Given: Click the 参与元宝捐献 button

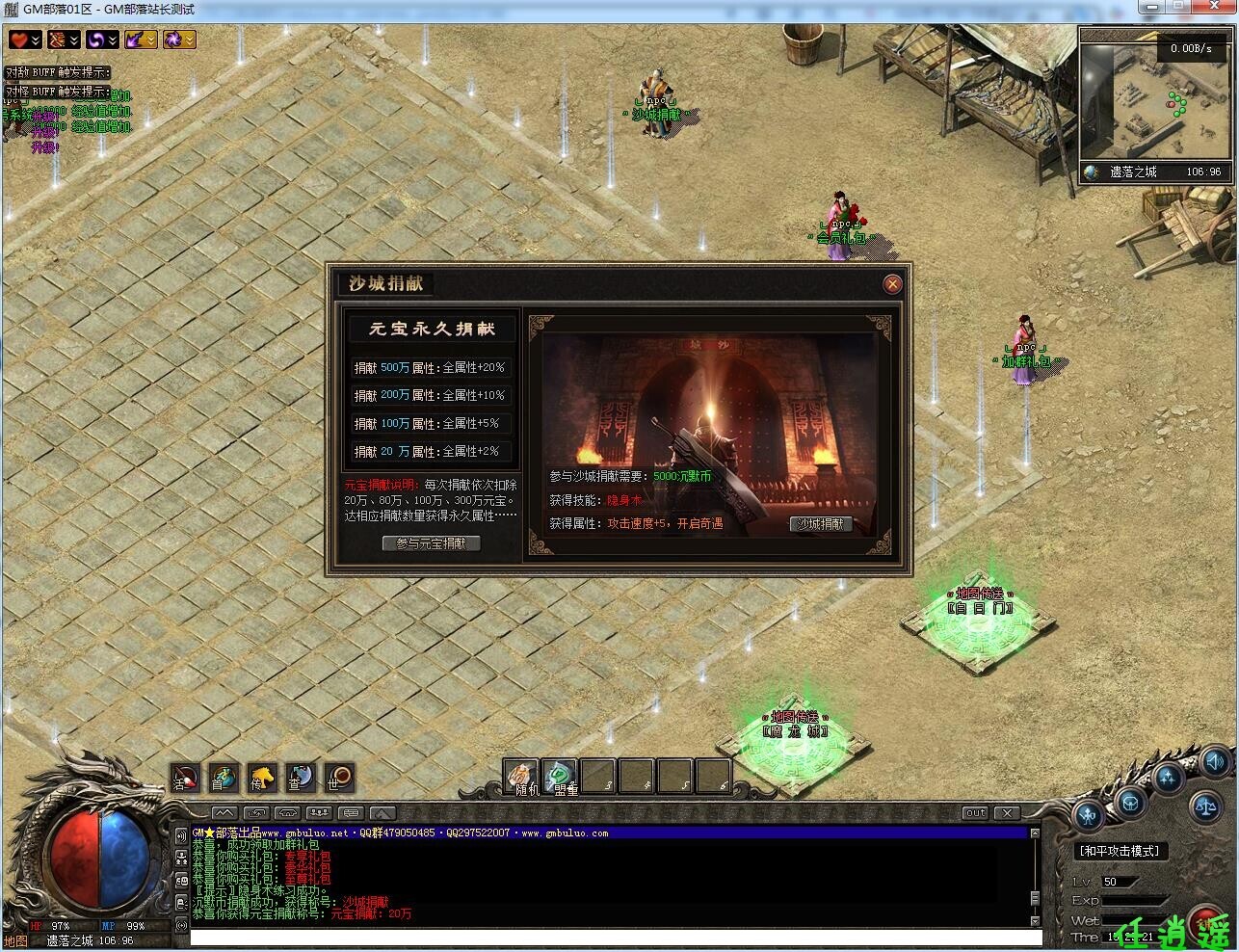Looking at the screenshot, I should point(431,543).
